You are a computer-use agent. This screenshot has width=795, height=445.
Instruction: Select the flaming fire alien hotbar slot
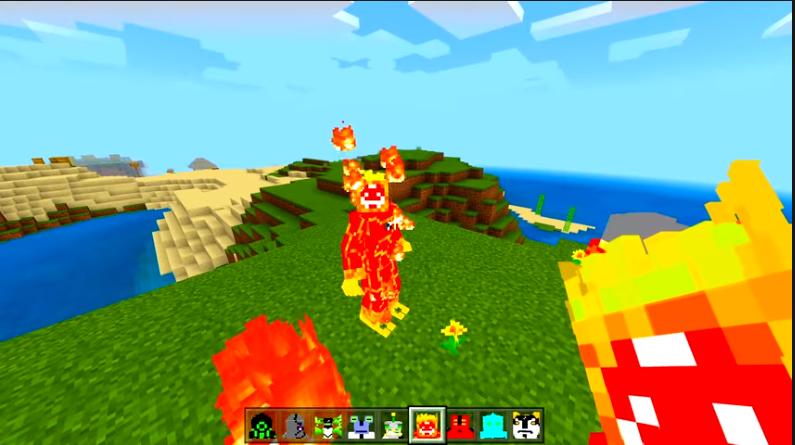(x=427, y=426)
